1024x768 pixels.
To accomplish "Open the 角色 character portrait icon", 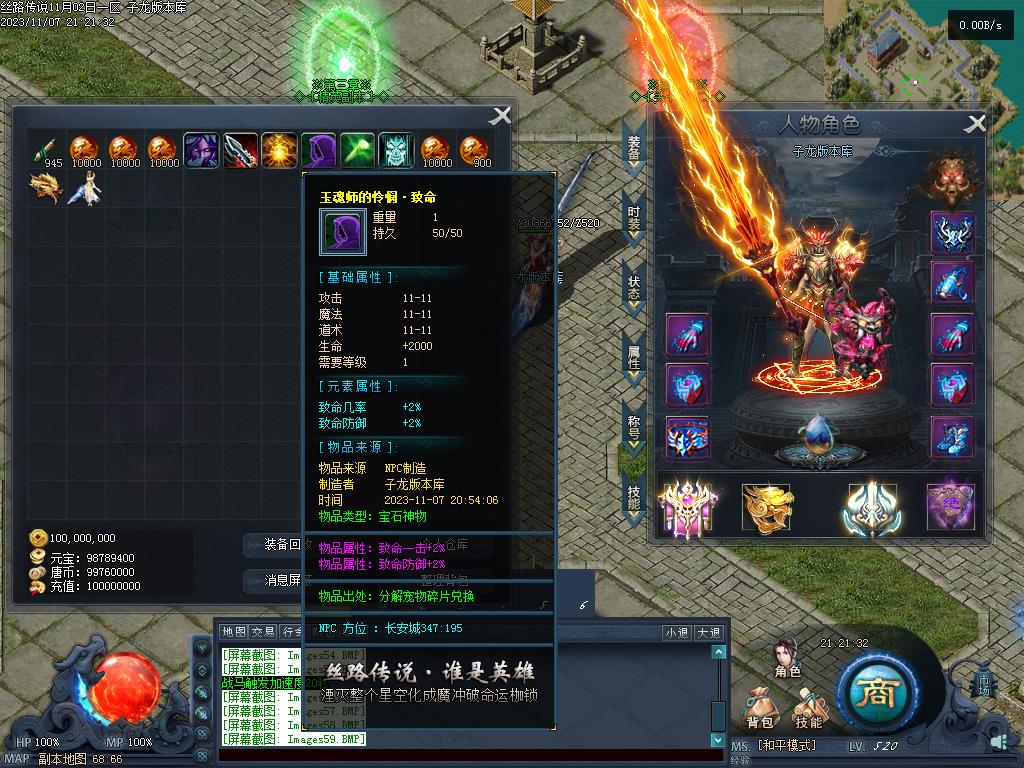I will coord(788,657).
